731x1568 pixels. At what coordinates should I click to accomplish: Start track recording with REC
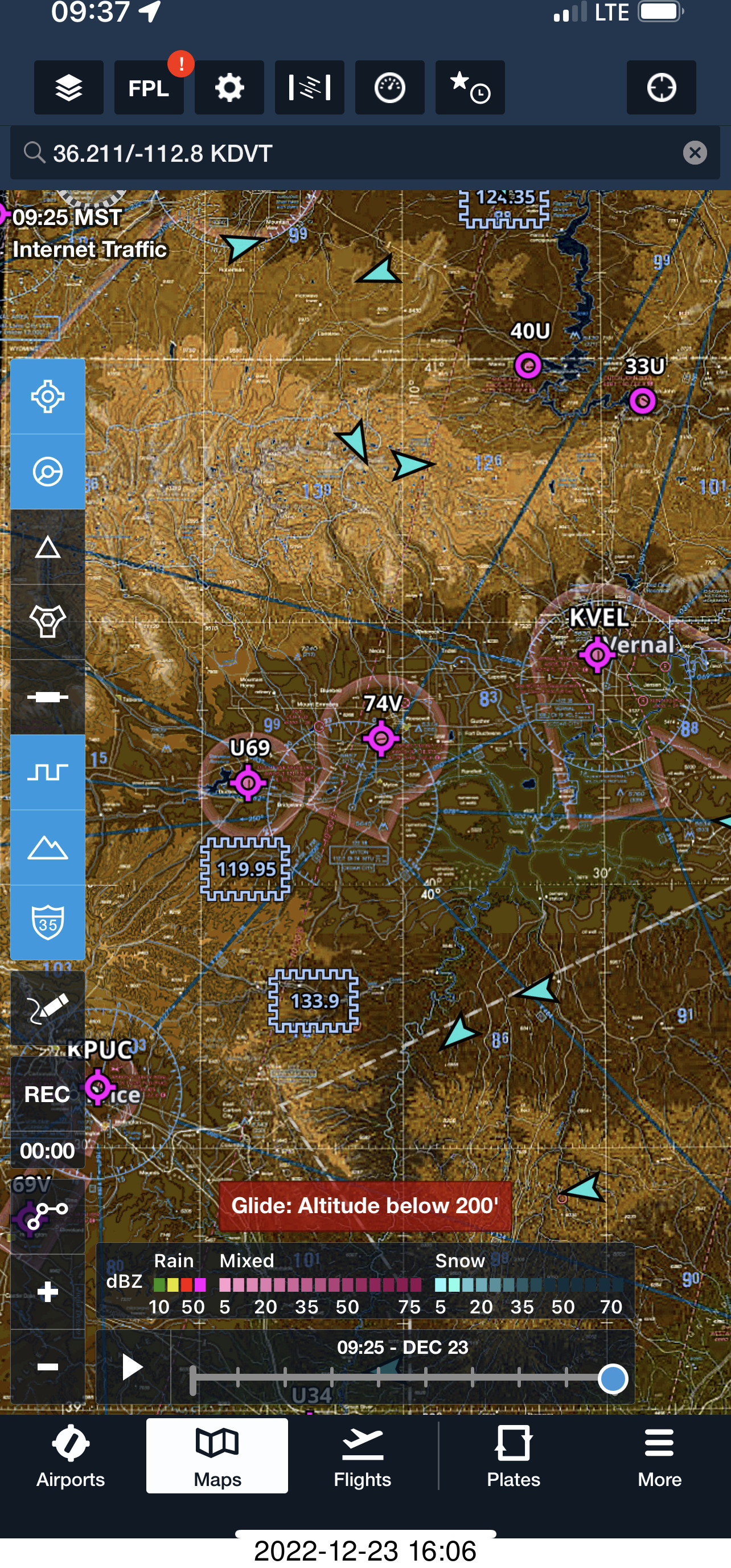(x=47, y=1095)
